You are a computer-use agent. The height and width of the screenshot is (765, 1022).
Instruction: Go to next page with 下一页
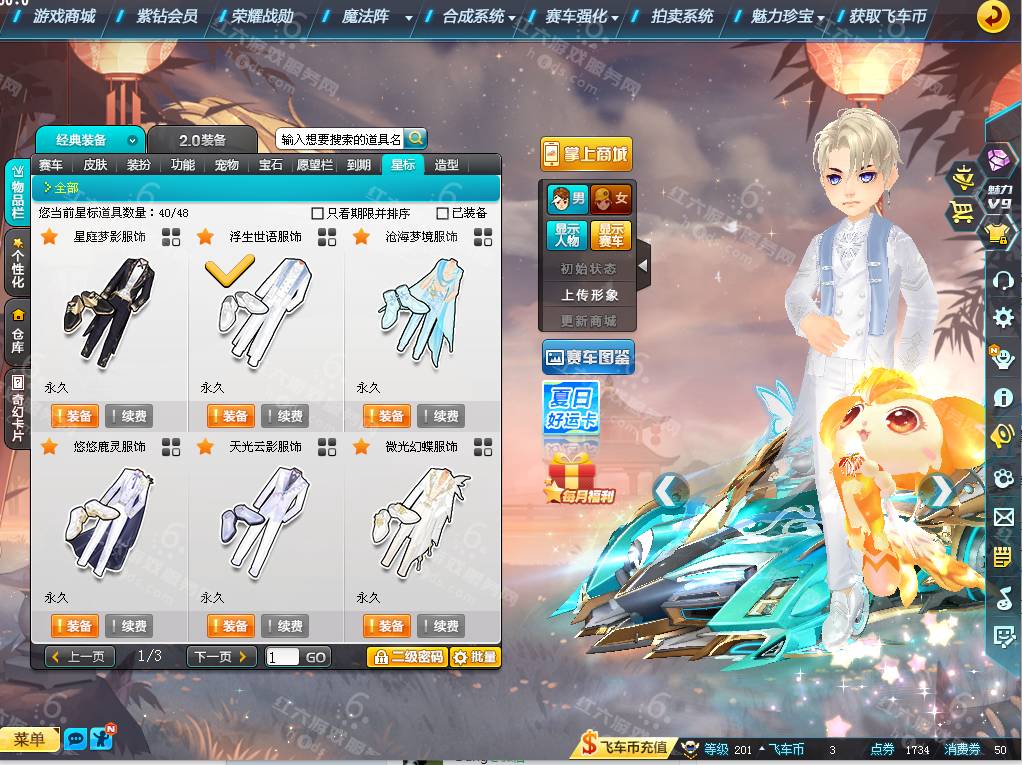pos(221,657)
